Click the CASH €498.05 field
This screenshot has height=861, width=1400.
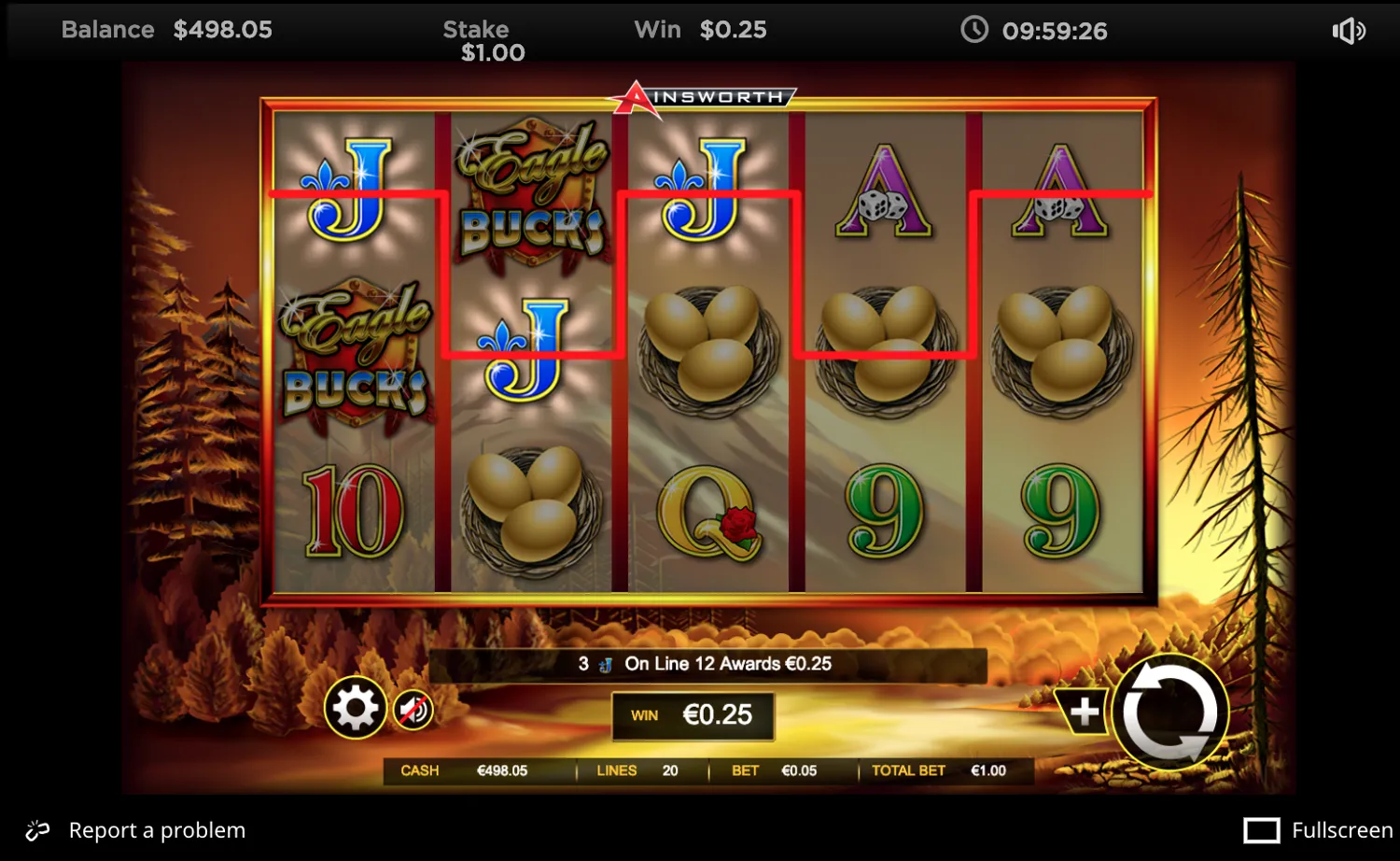coord(464,770)
